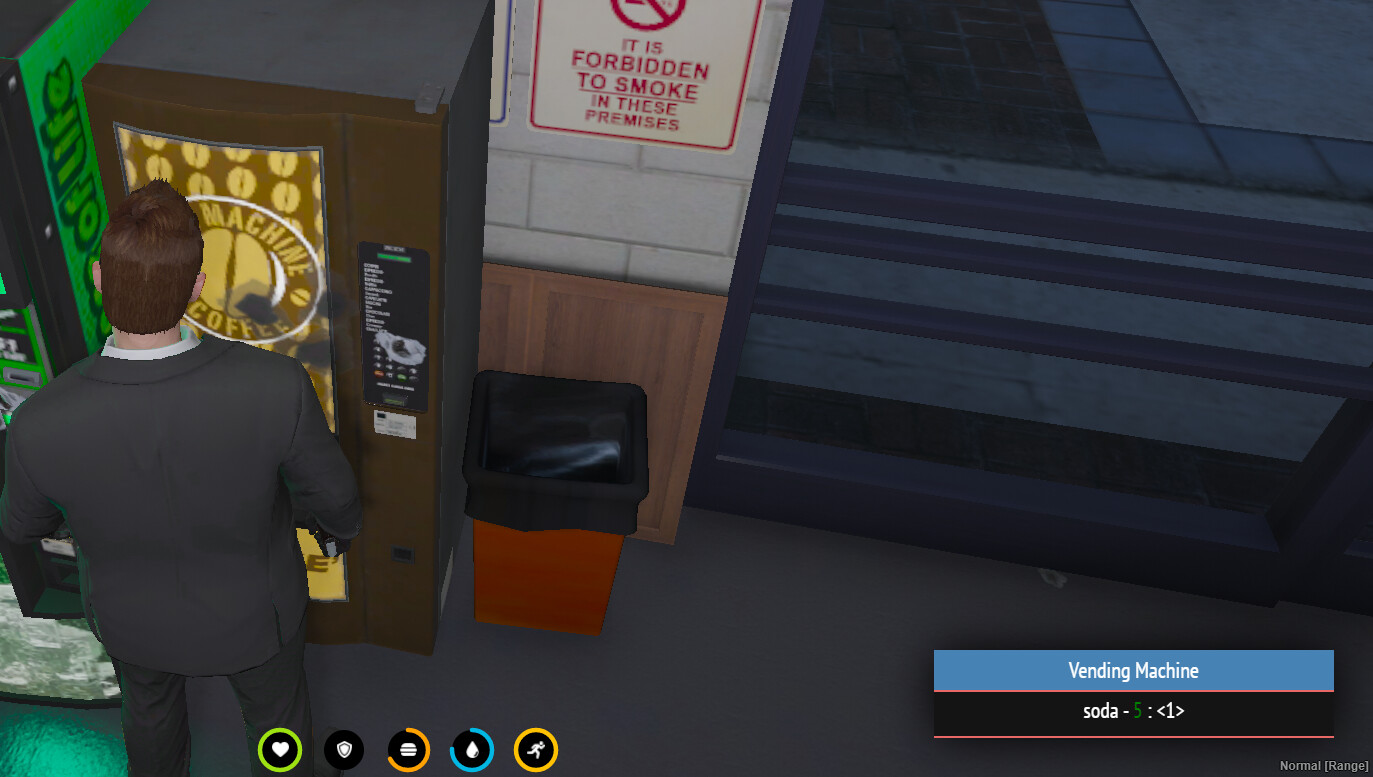This screenshot has height=777, width=1373.
Task: Select the armor shield status icon
Action: [x=344, y=749]
